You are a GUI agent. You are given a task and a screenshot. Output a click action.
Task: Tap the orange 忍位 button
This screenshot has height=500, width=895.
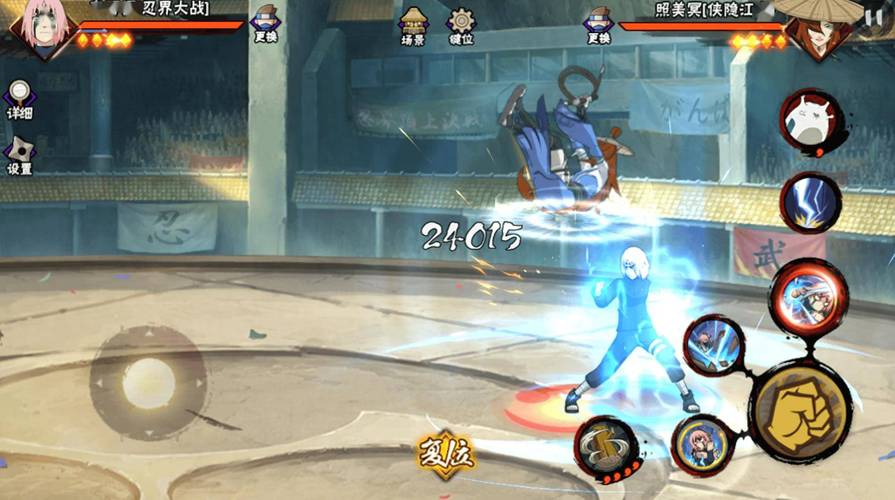[446, 456]
